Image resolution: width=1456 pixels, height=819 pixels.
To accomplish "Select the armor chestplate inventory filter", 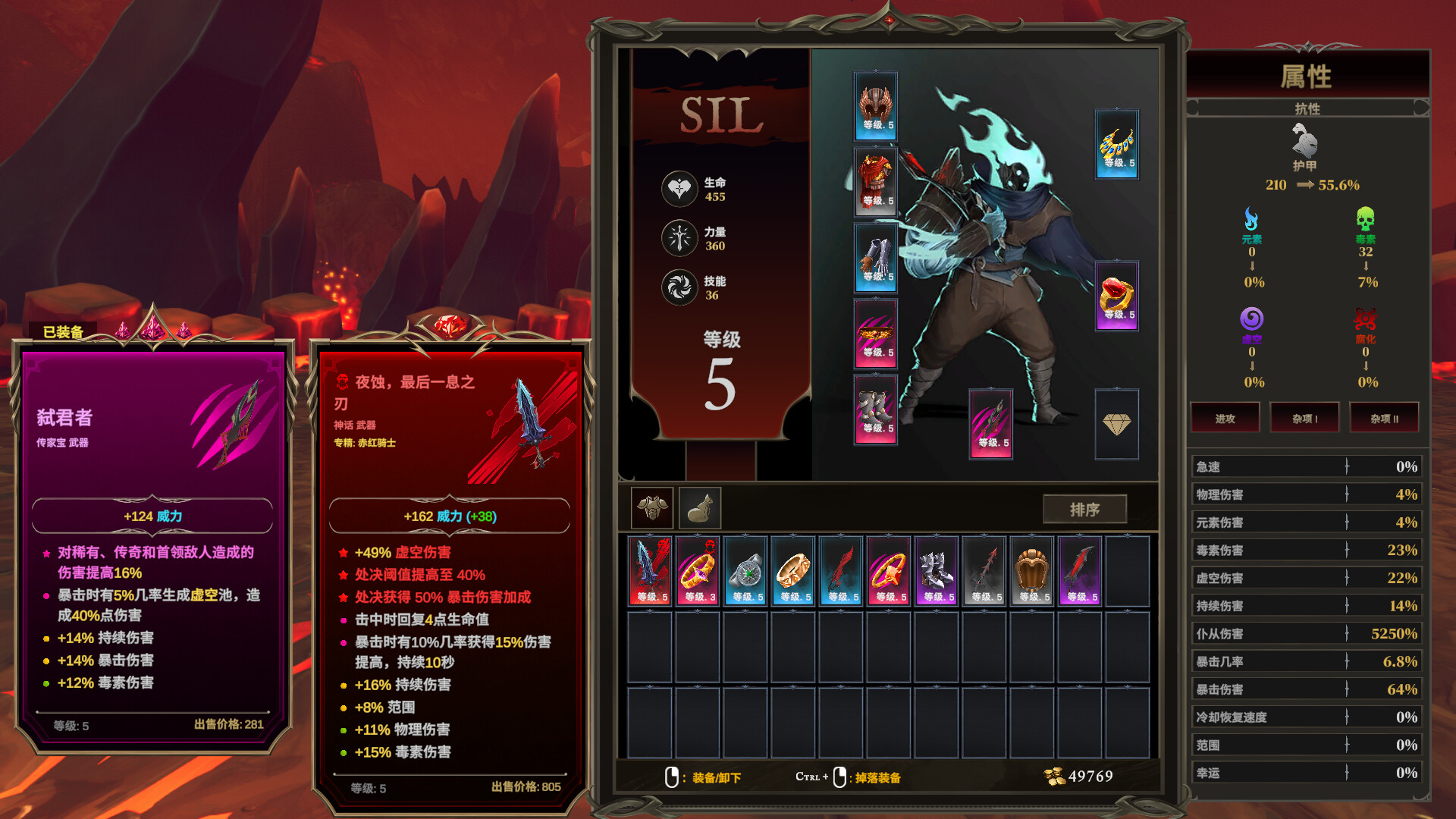I will tap(652, 508).
